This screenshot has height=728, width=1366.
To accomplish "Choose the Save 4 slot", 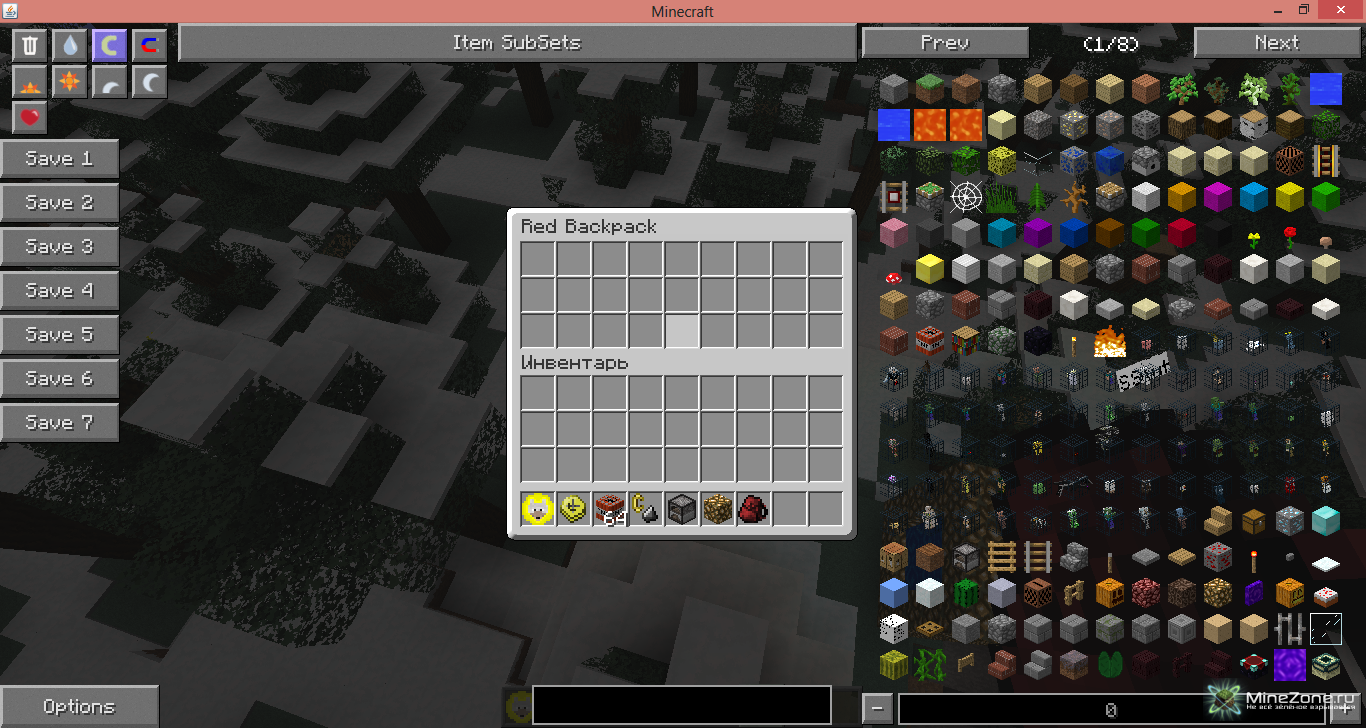I will click(59, 290).
